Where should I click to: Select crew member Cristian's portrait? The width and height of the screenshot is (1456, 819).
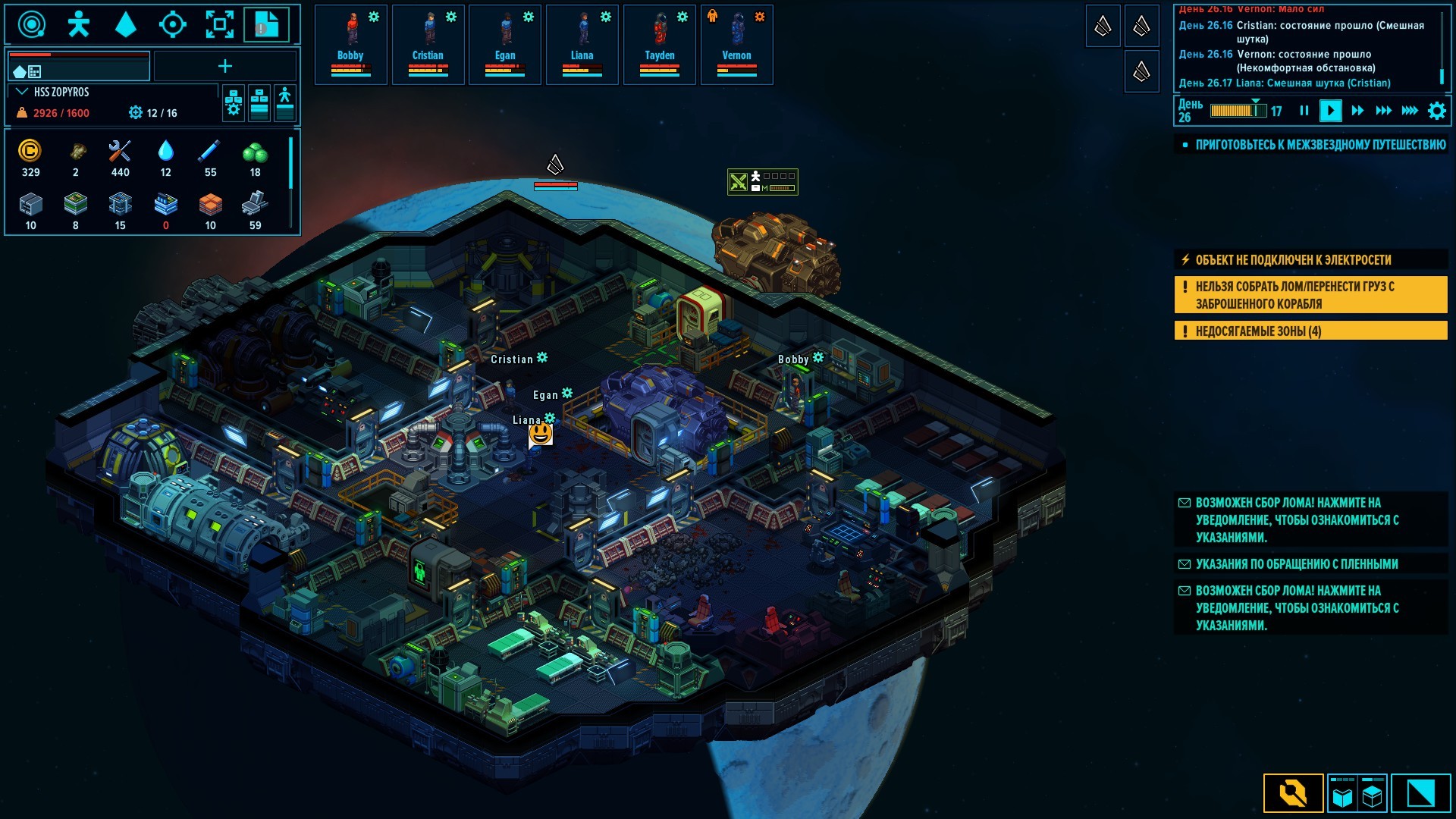tap(428, 44)
